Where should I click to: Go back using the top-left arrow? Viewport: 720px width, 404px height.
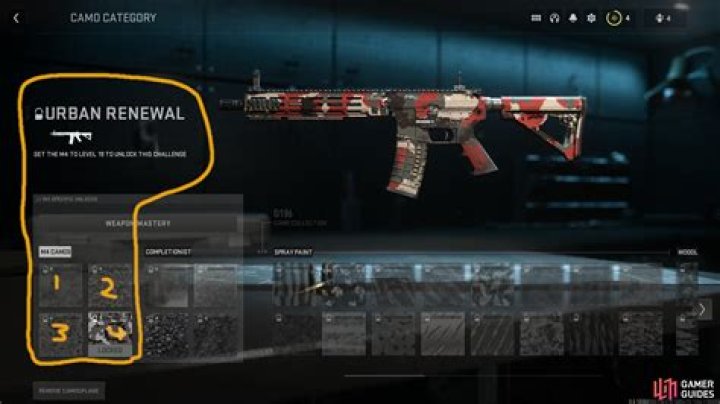point(17,17)
